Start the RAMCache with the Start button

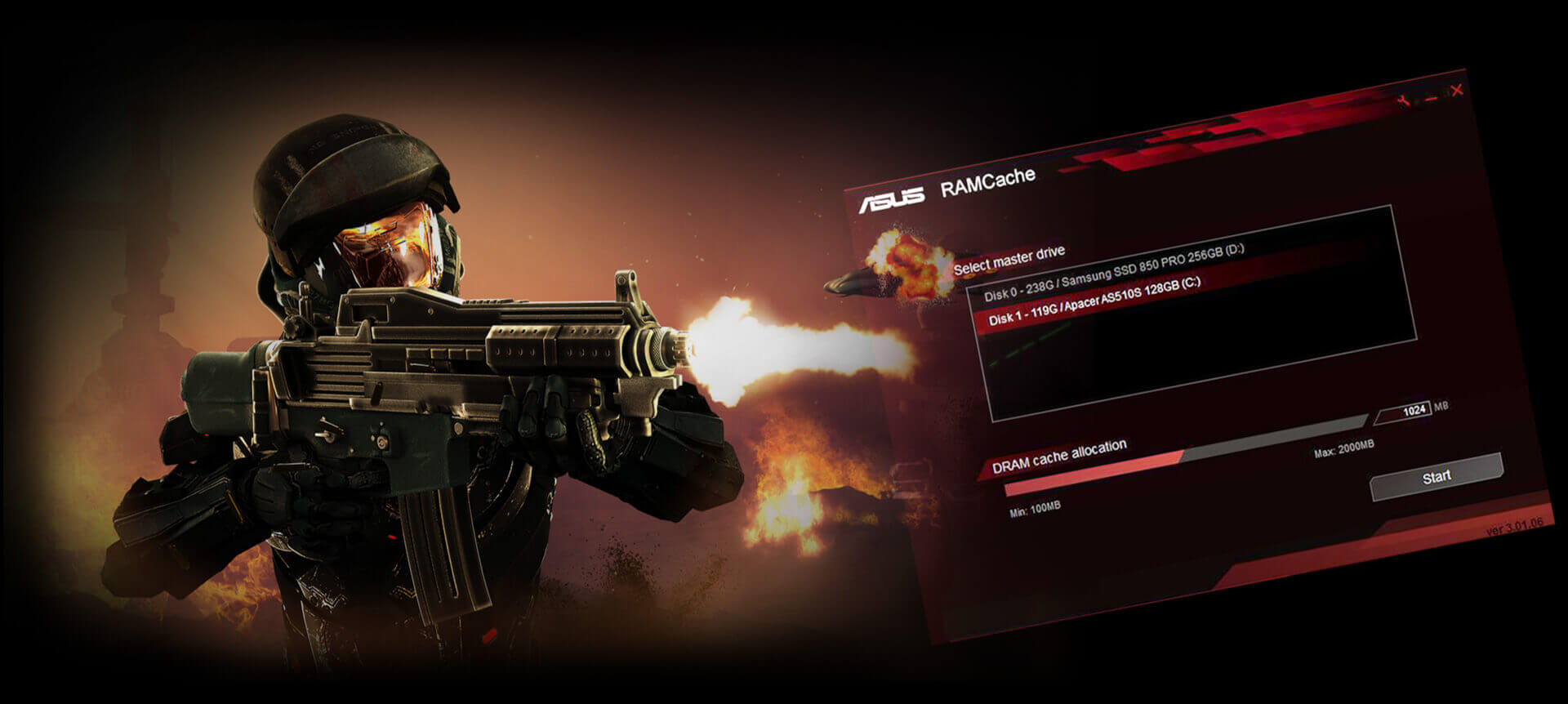click(x=1436, y=477)
